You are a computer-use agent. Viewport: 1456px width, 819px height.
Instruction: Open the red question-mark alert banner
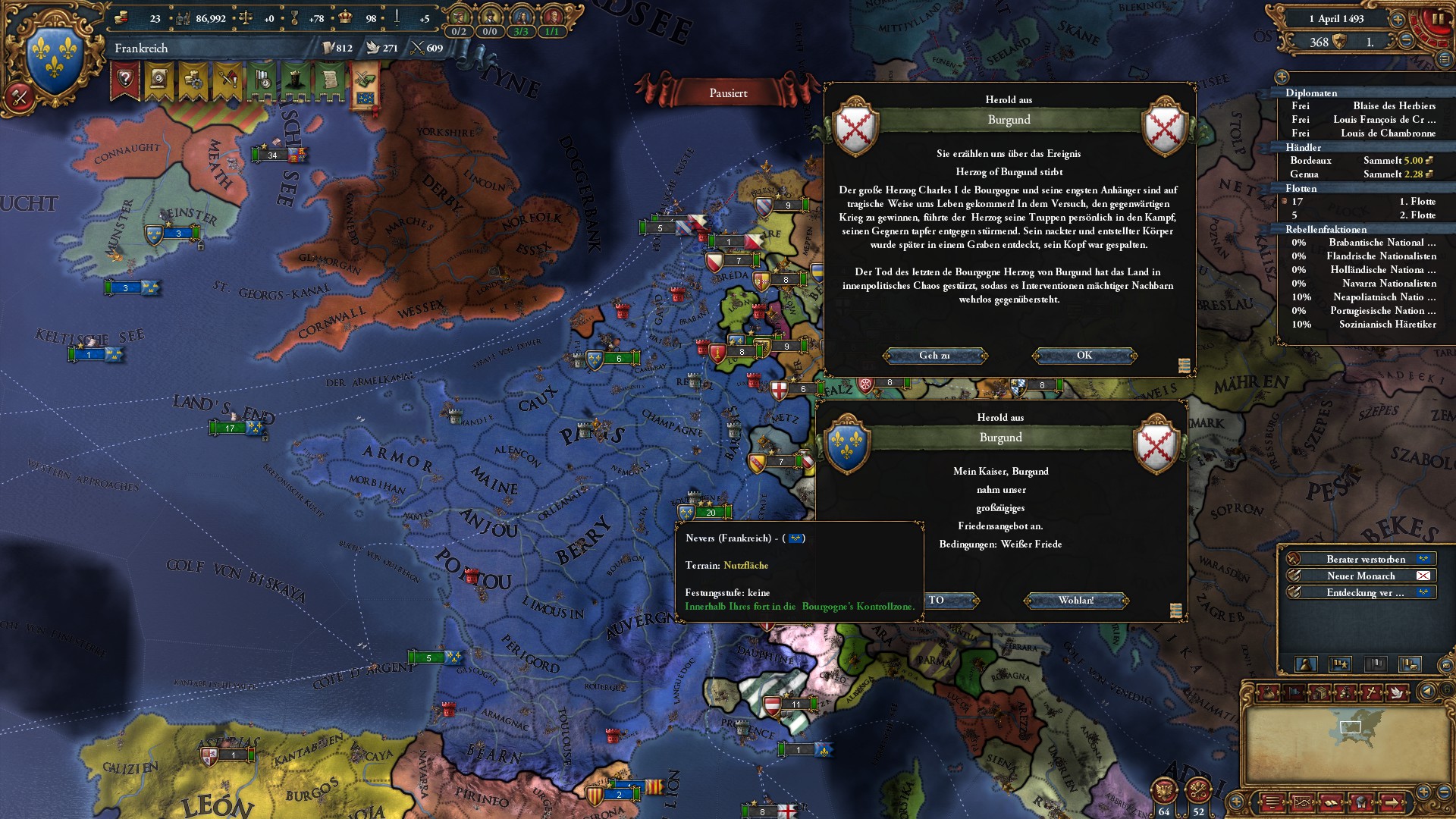point(126,80)
